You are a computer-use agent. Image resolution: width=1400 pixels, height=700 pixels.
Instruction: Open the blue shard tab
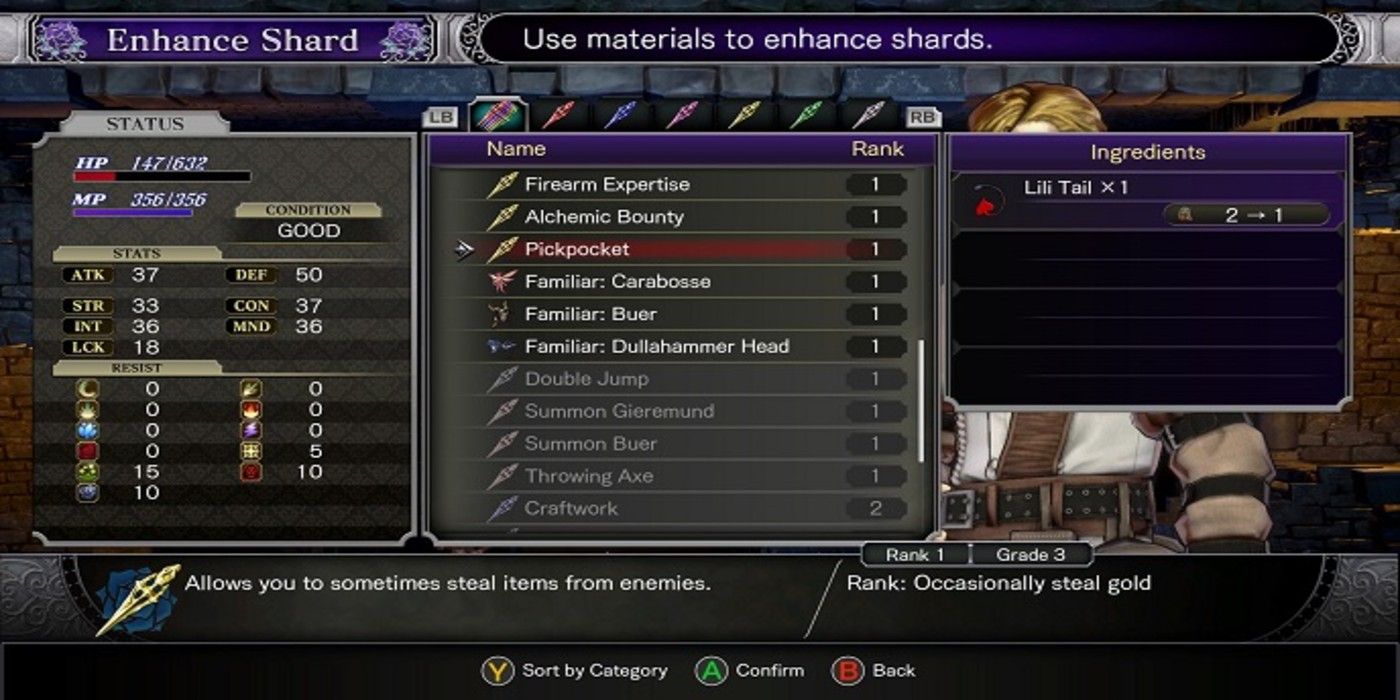(620, 116)
